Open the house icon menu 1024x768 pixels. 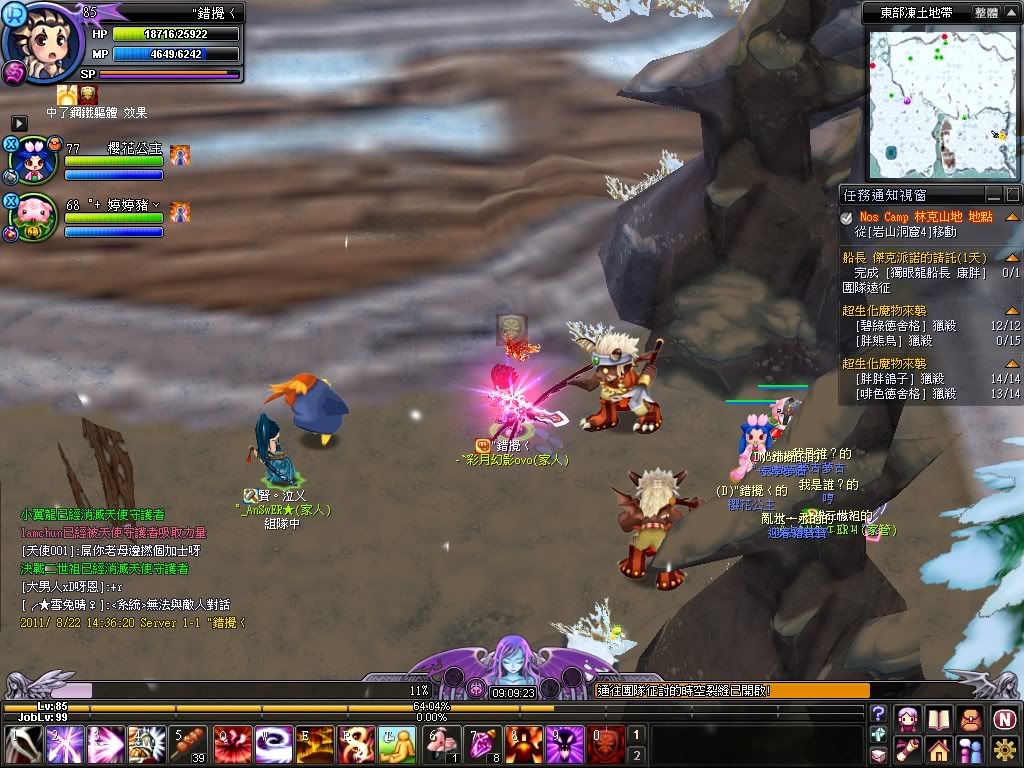(x=938, y=749)
